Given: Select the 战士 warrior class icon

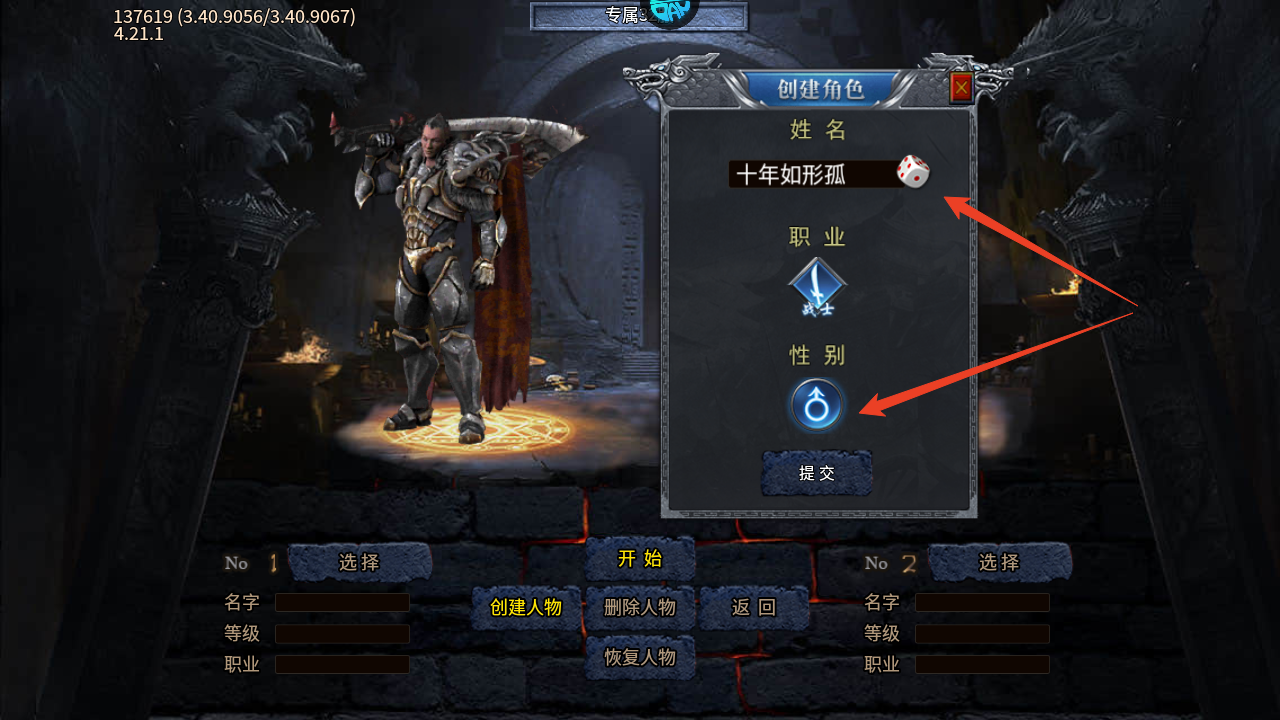Looking at the screenshot, I should (817, 286).
